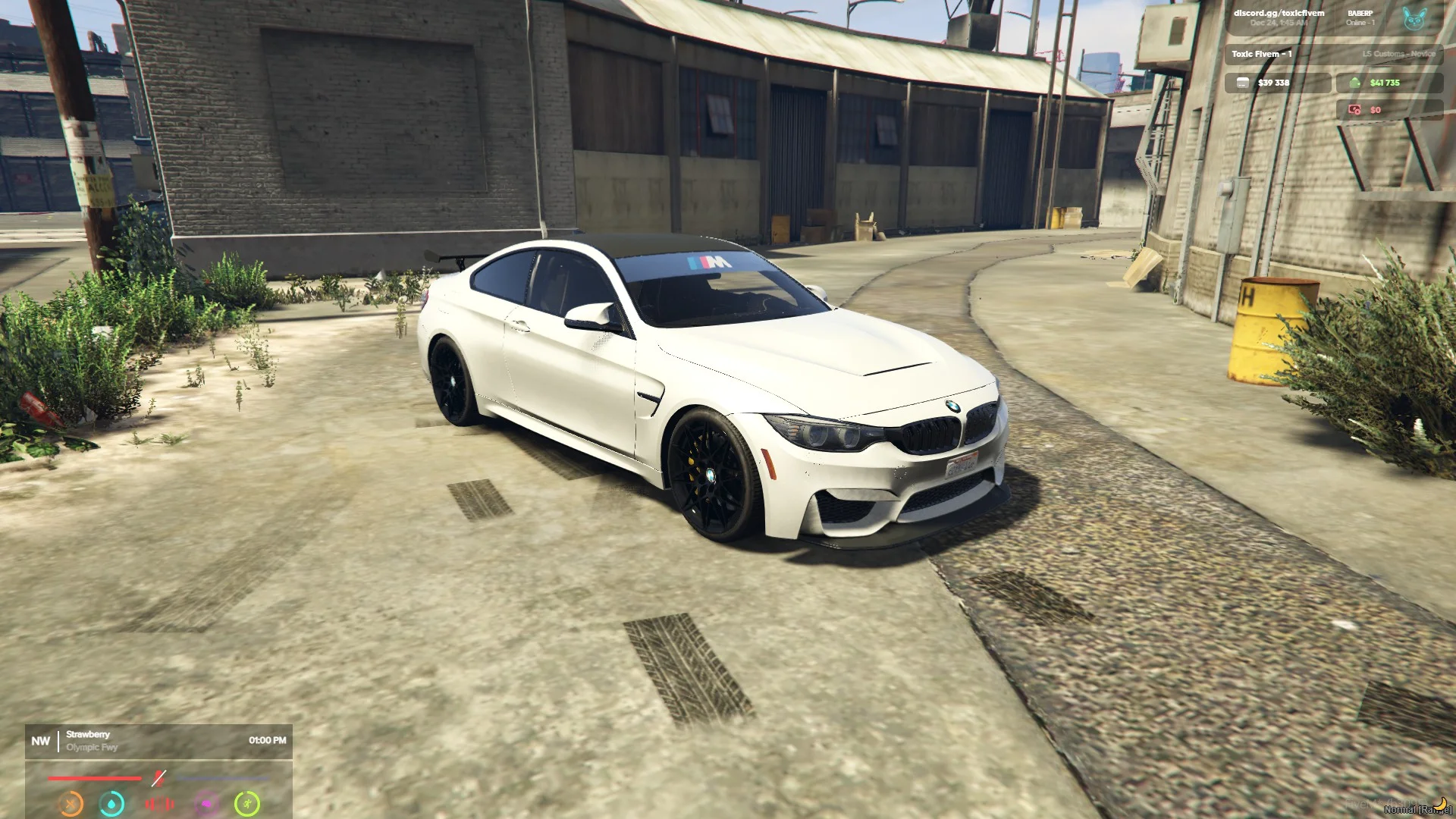Open the discord.gg/toxicfivem link

coord(1279,13)
